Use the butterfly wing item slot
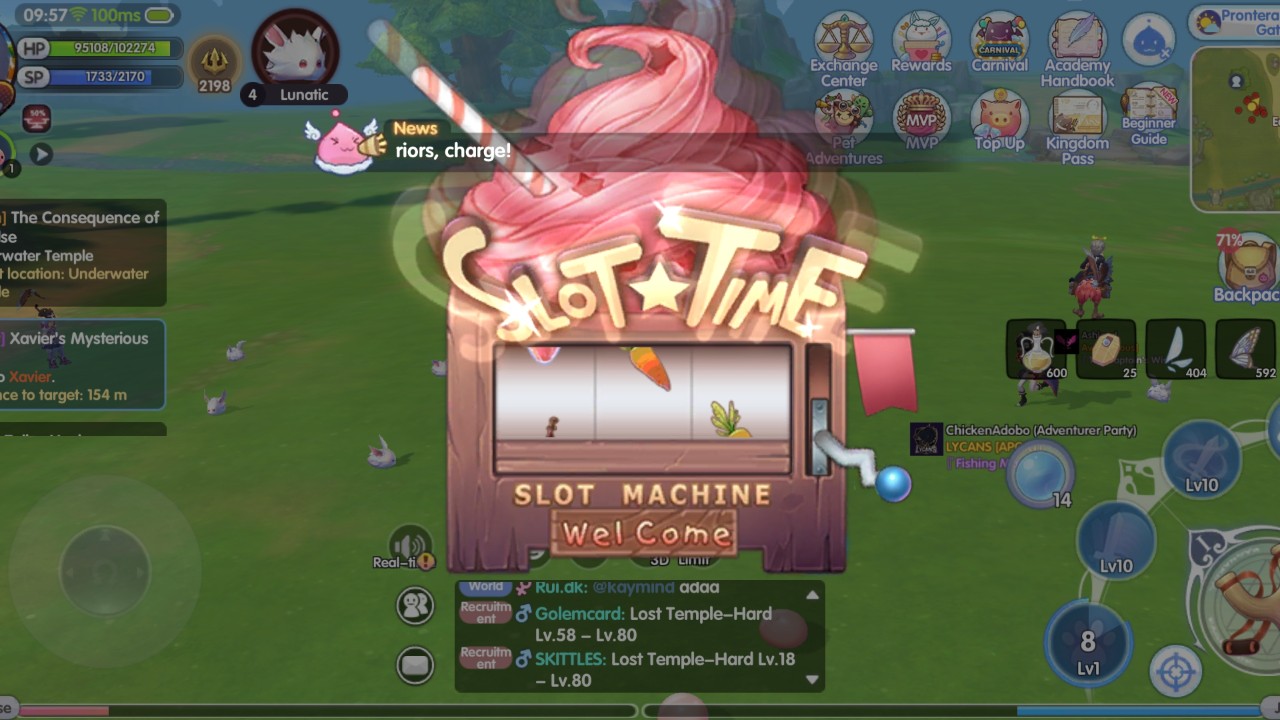Screen dimensions: 1280x720 pyautogui.click(x=1246, y=350)
